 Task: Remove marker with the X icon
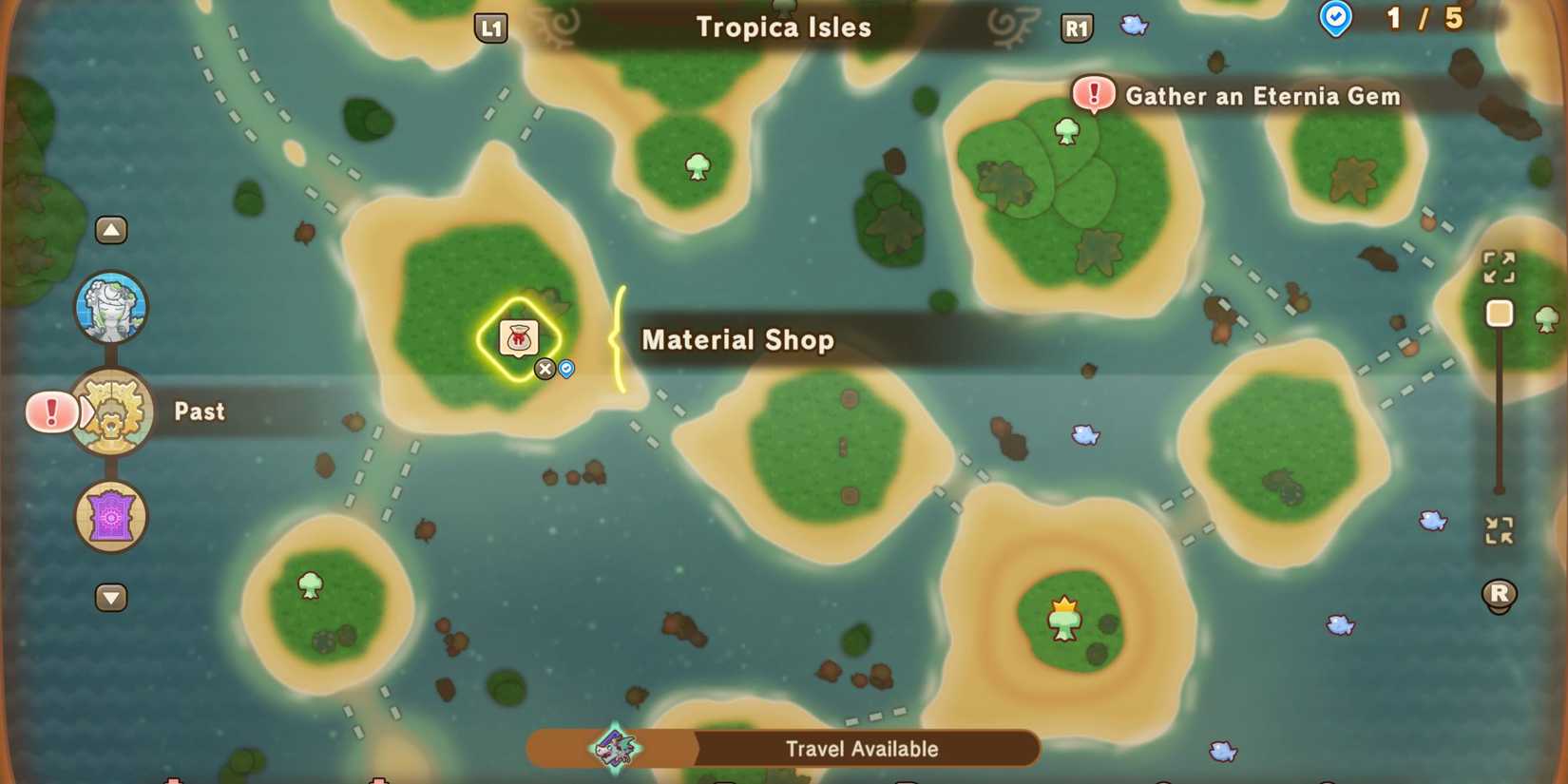click(x=545, y=369)
